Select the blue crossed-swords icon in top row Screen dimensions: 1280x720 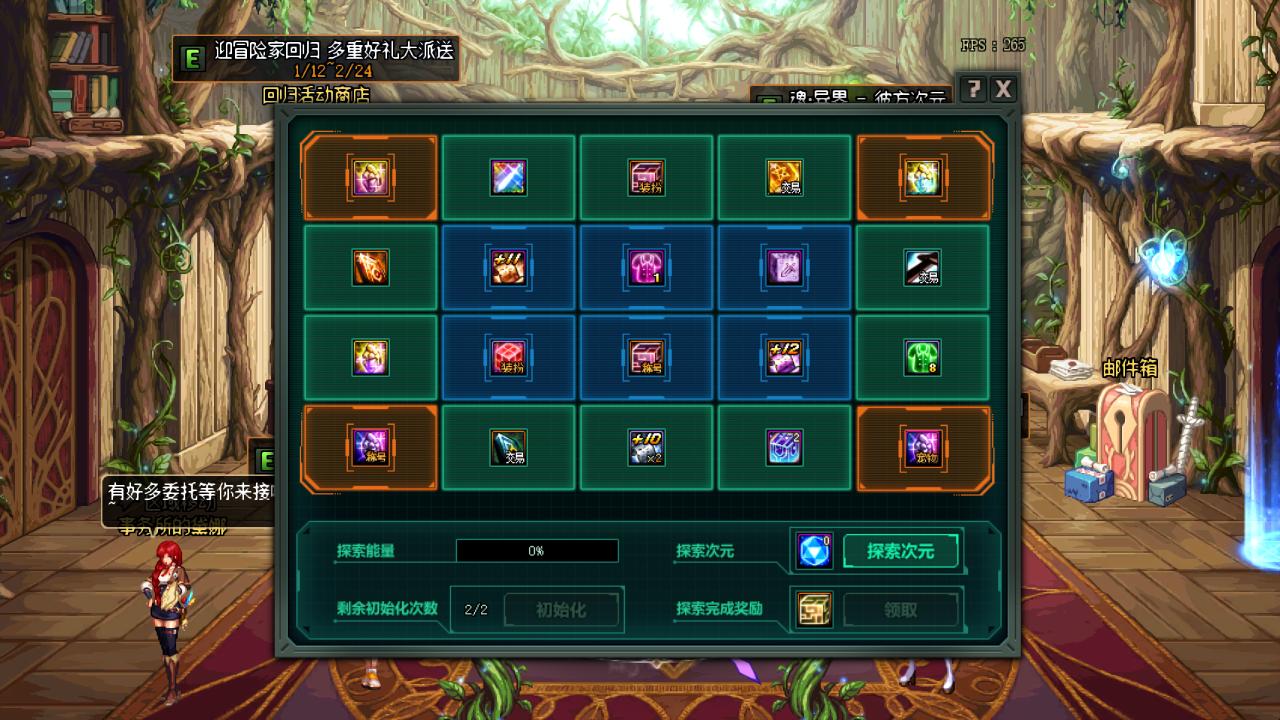coord(508,178)
